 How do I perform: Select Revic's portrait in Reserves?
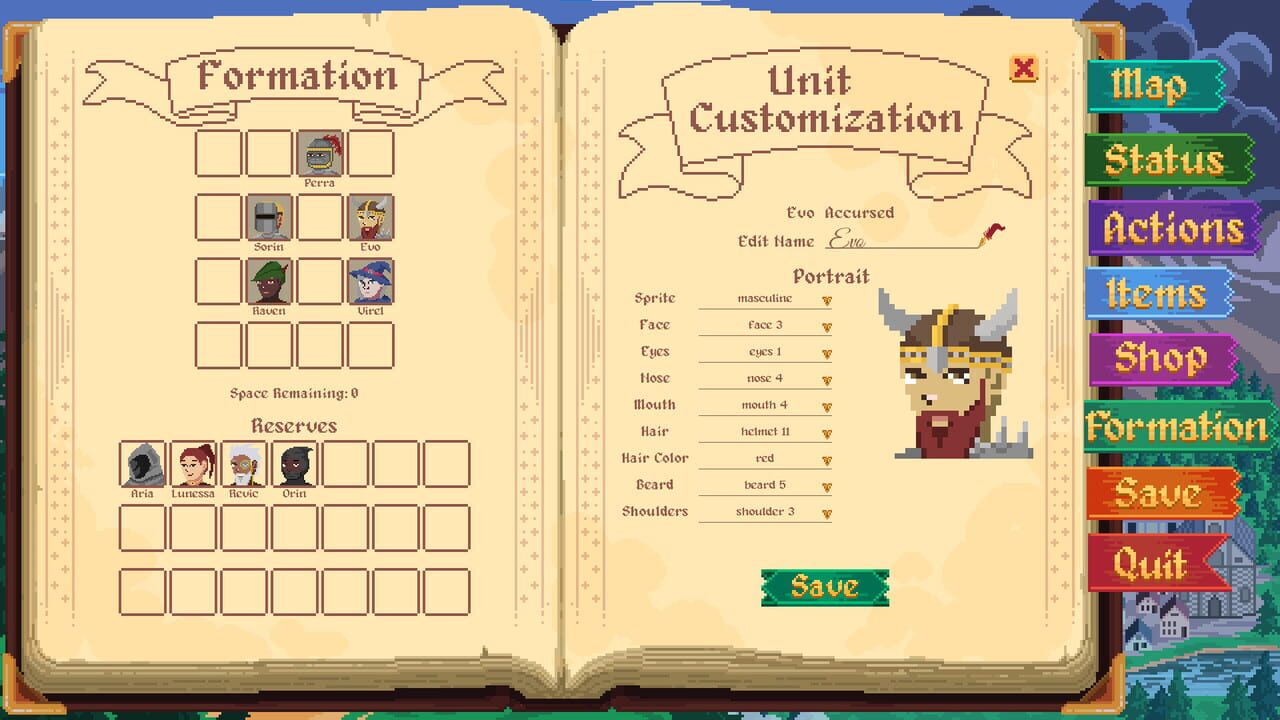pos(243,462)
